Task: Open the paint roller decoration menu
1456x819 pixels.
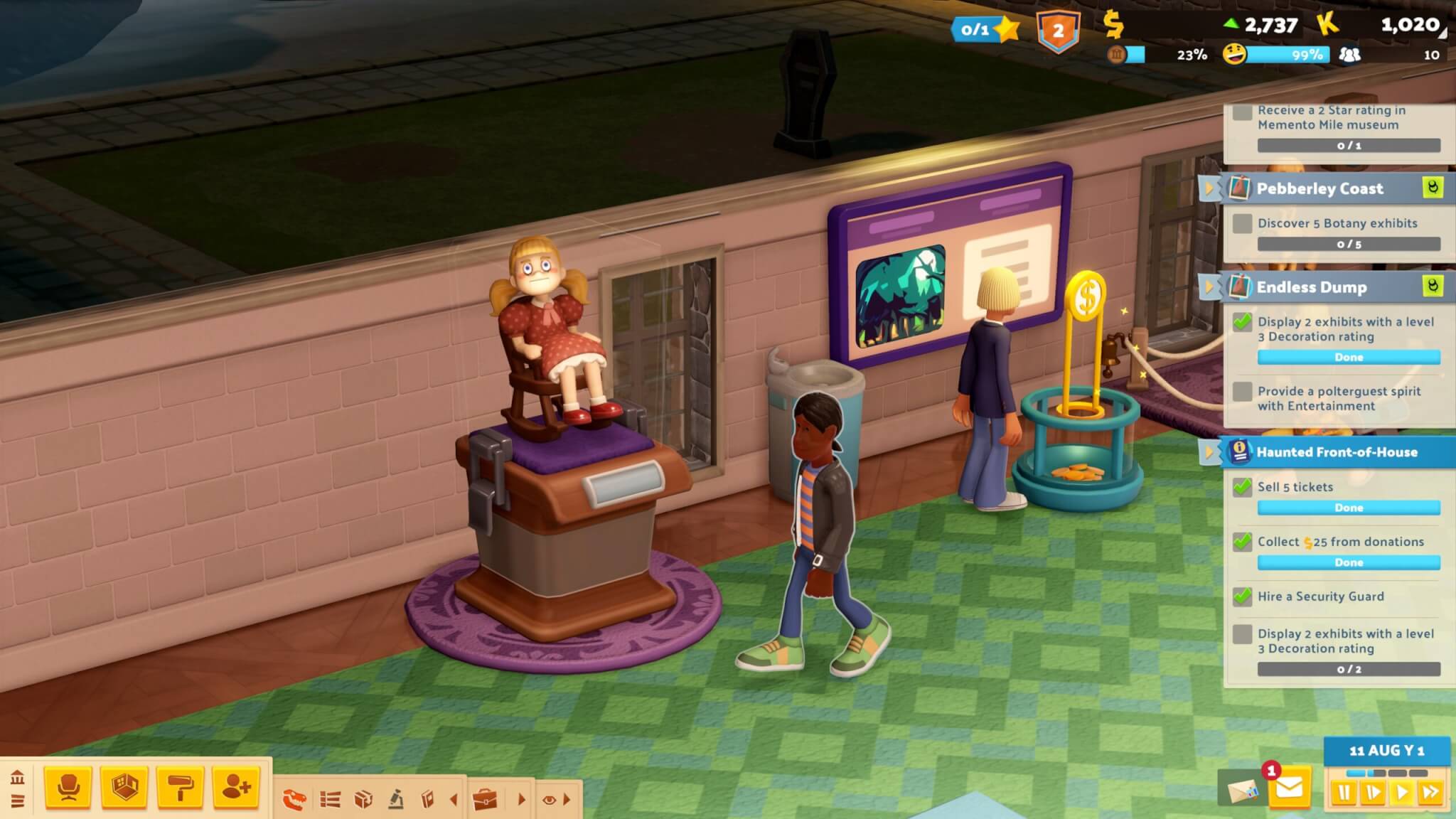Action: [180, 788]
